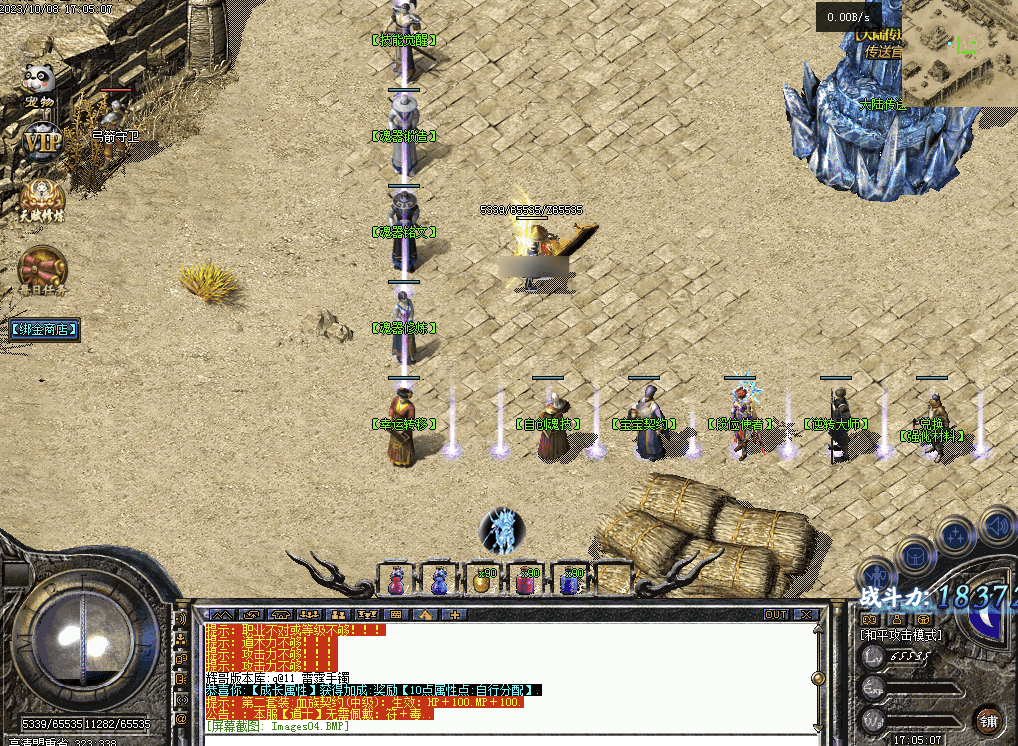The image size is (1018, 746).
Task: Use the blue jar x90 hotbar slot
Action: (571, 581)
